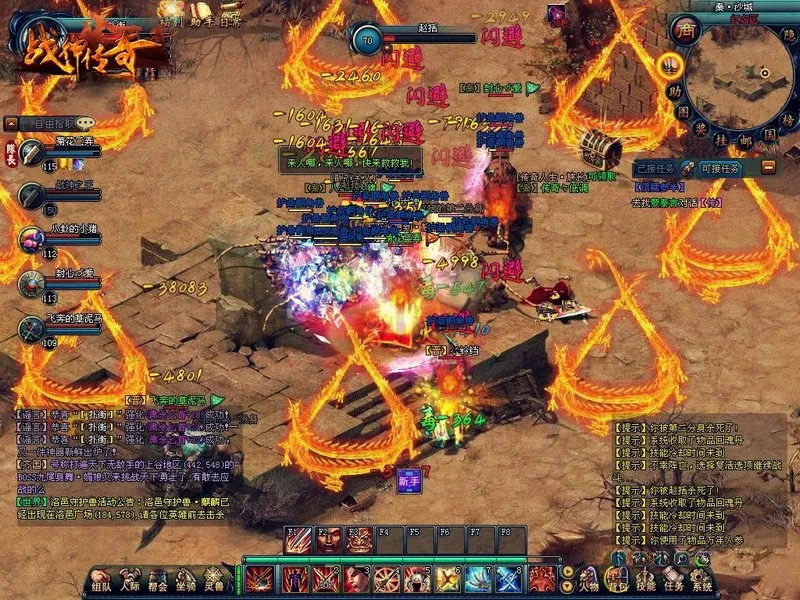The image size is (800, 600).
Task: Open the 任务 quest menu at bottom right
Action: (x=673, y=578)
